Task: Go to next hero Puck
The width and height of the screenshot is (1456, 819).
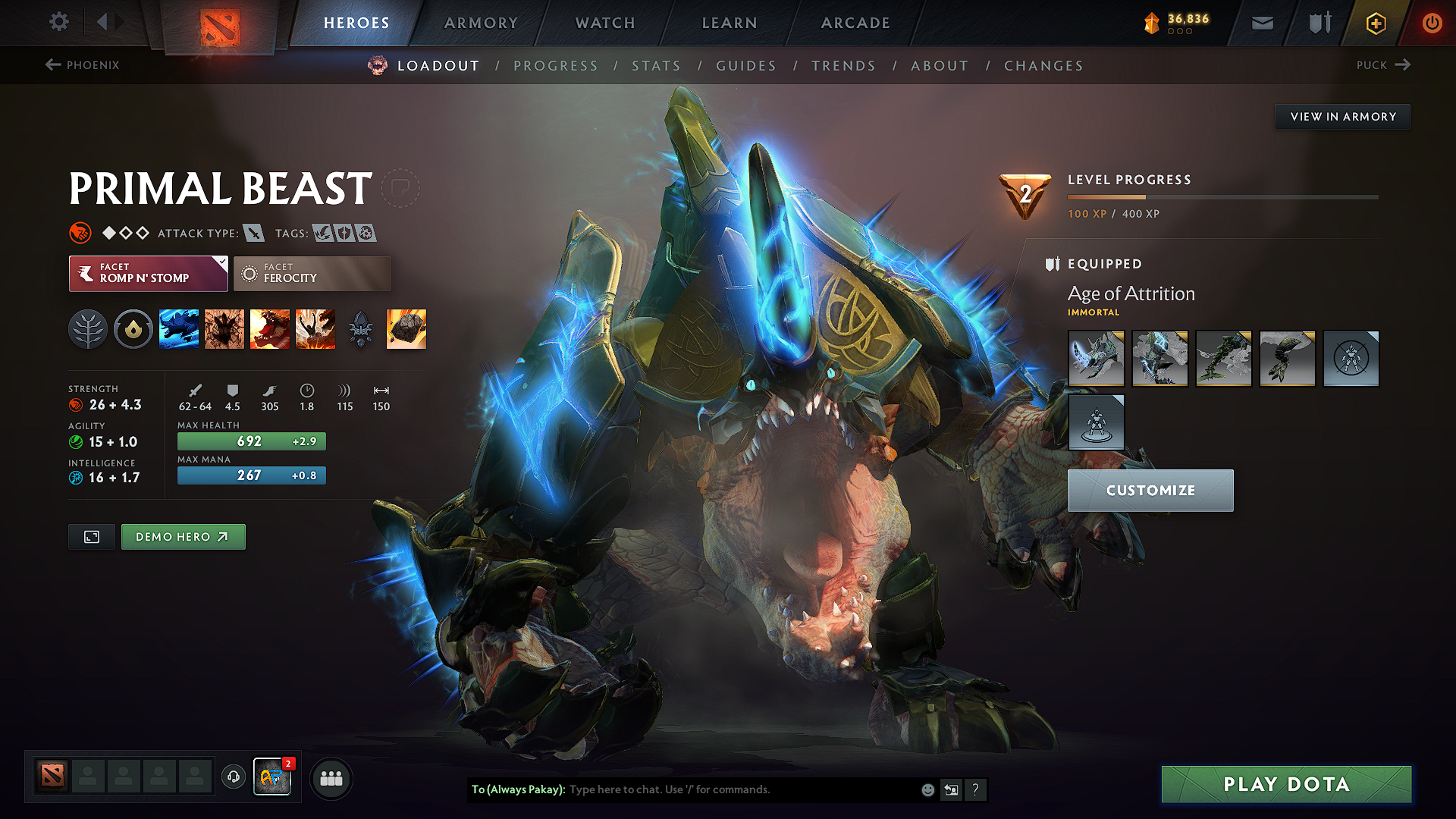Action: [x=1383, y=65]
